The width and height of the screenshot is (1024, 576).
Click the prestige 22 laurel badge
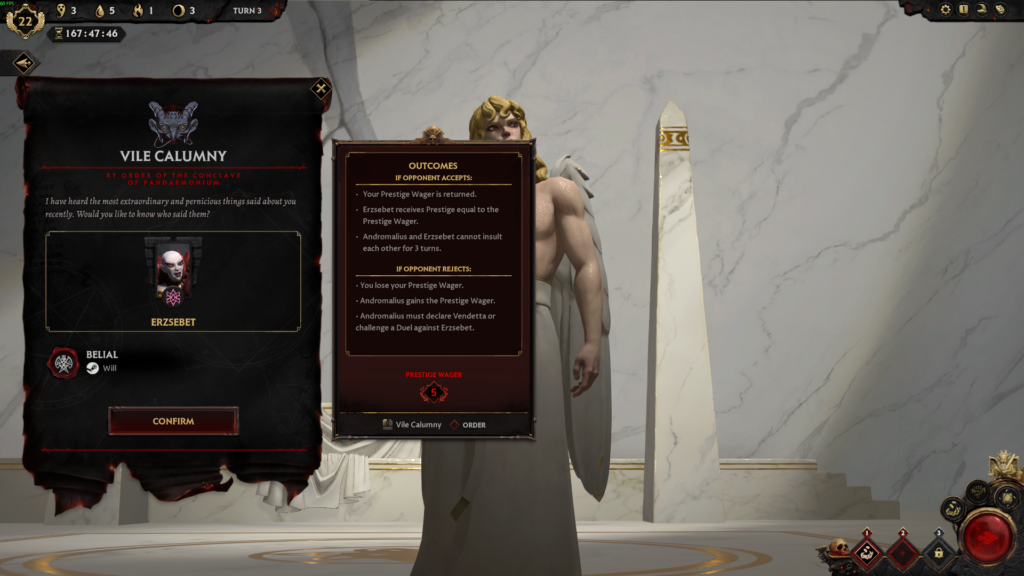coord(24,19)
